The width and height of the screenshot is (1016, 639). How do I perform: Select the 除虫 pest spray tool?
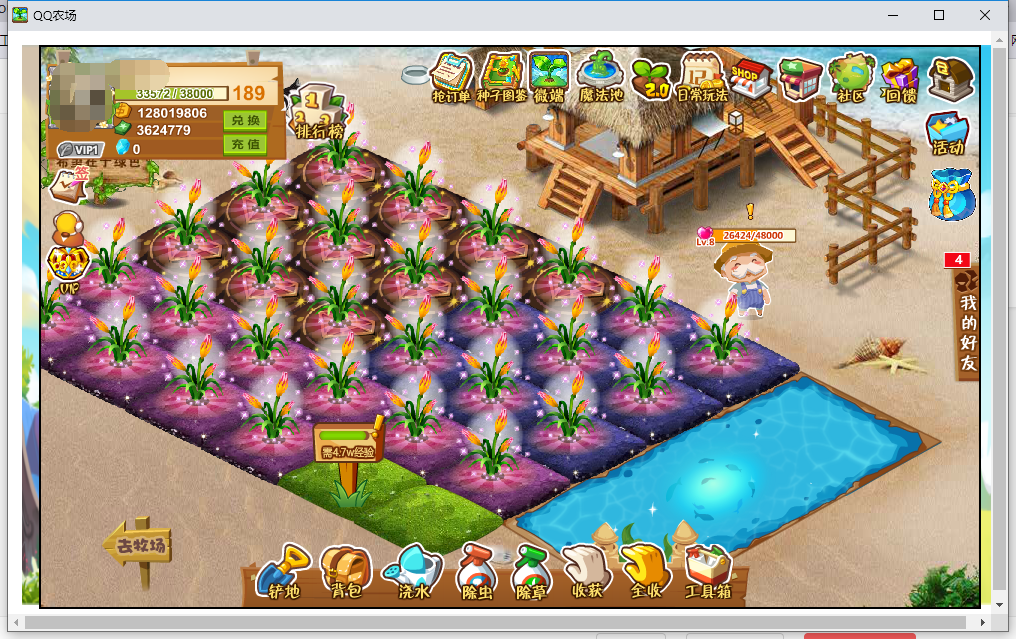(476, 575)
